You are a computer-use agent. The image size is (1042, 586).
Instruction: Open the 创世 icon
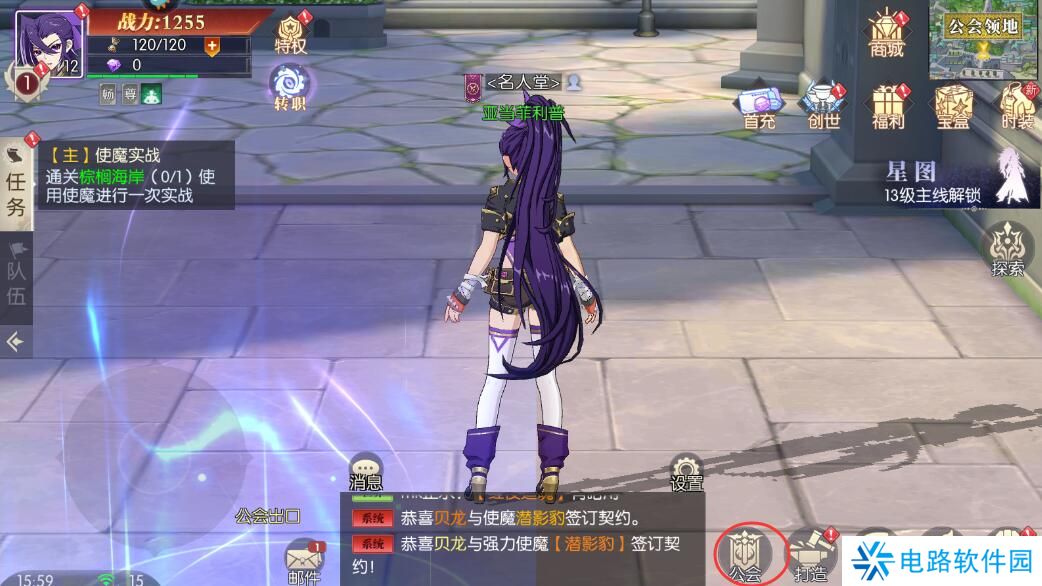pos(824,105)
